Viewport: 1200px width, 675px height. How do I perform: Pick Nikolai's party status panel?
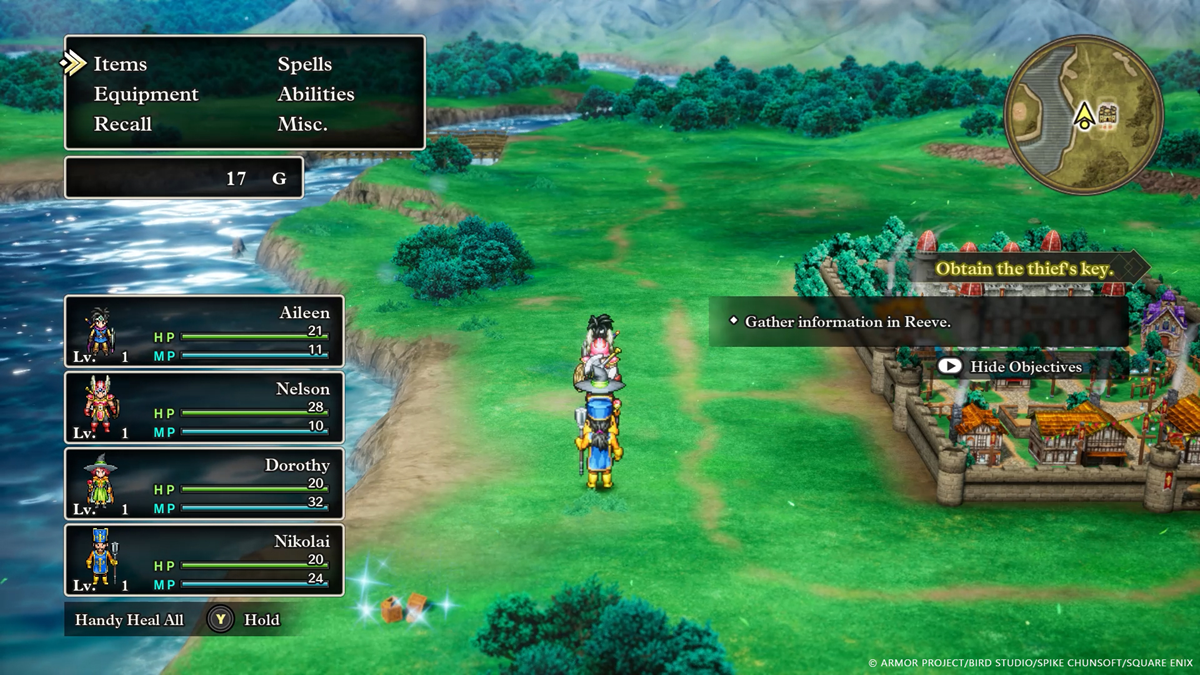[x=204, y=560]
